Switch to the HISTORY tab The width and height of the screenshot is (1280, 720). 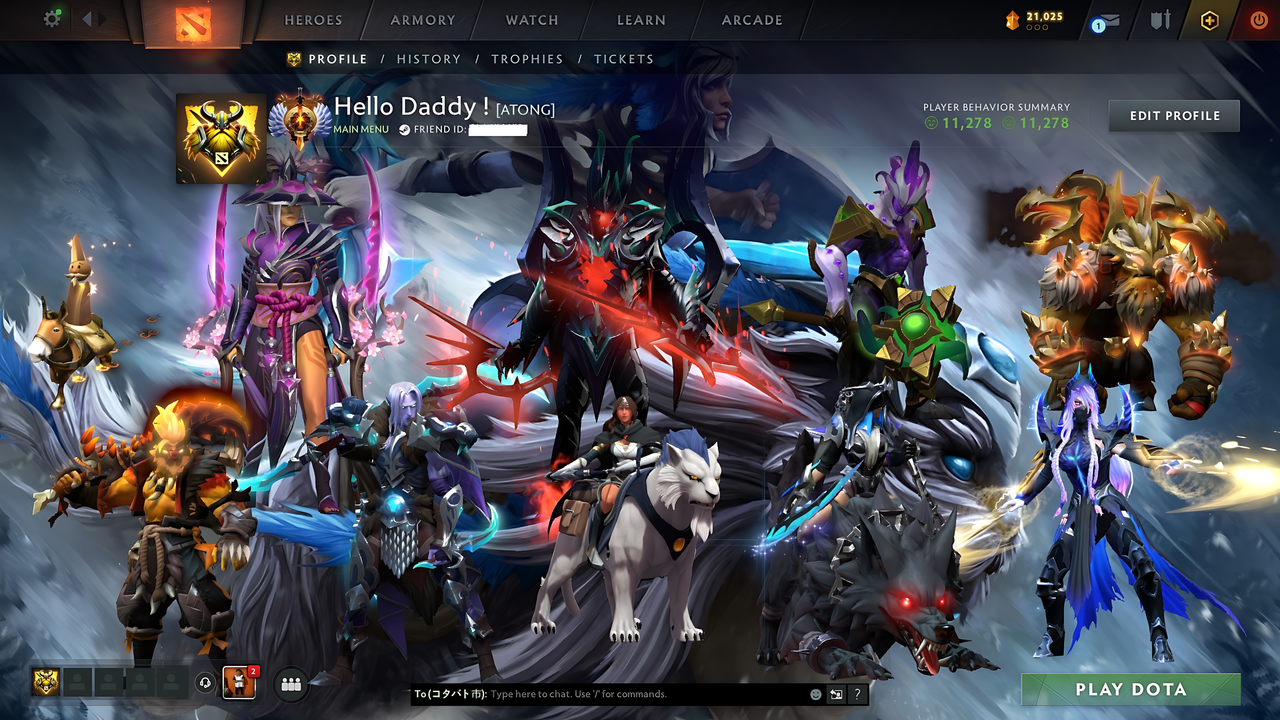428,59
